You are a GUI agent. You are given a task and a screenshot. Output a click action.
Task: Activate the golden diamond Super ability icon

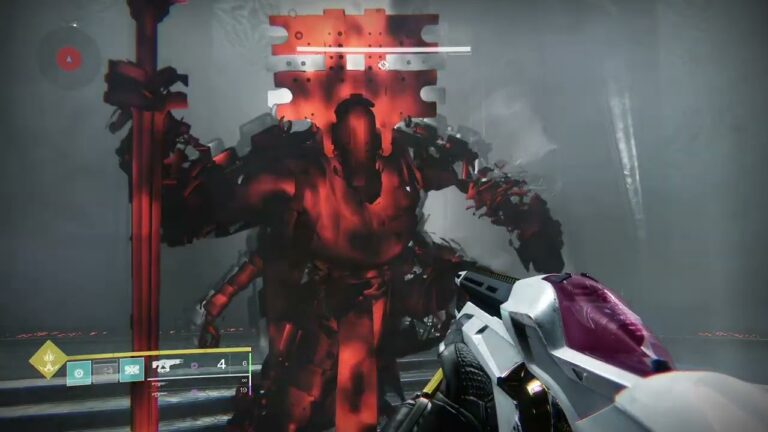point(47,358)
